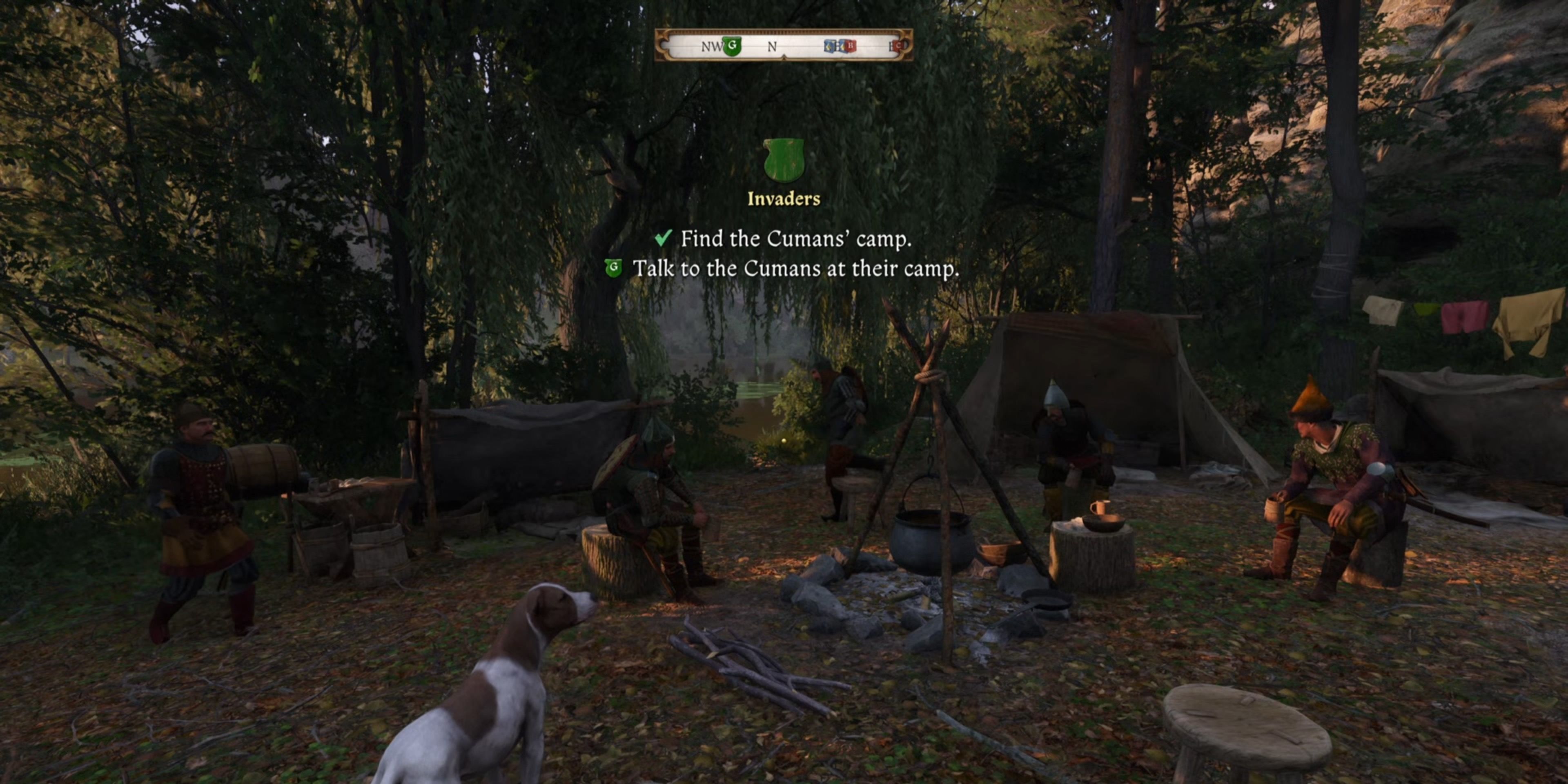Select the 'Talk to the Cumans' objective

tap(795, 268)
